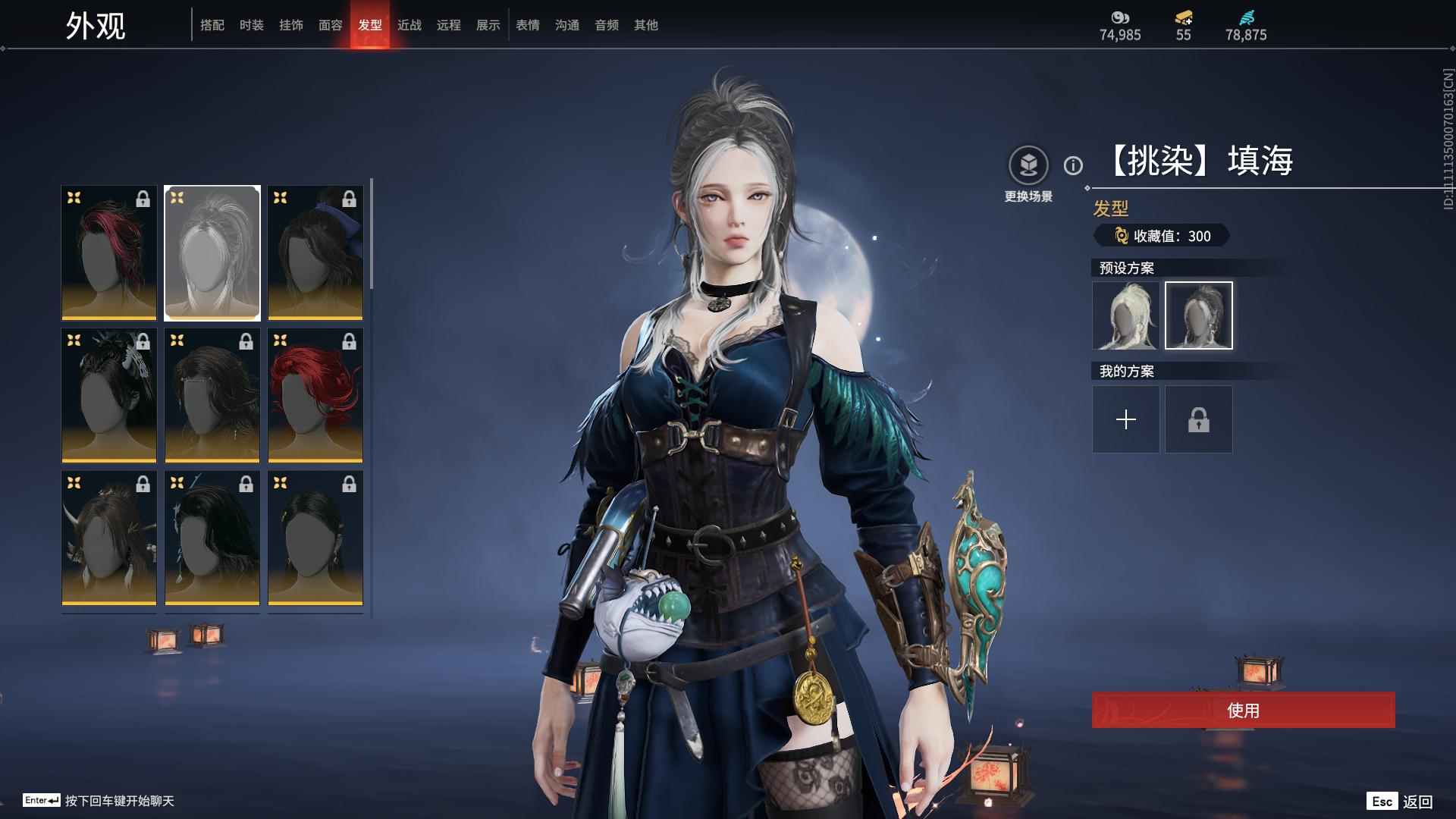Select the 其他 tab
Screen dimensions: 1456x819
(646, 25)
